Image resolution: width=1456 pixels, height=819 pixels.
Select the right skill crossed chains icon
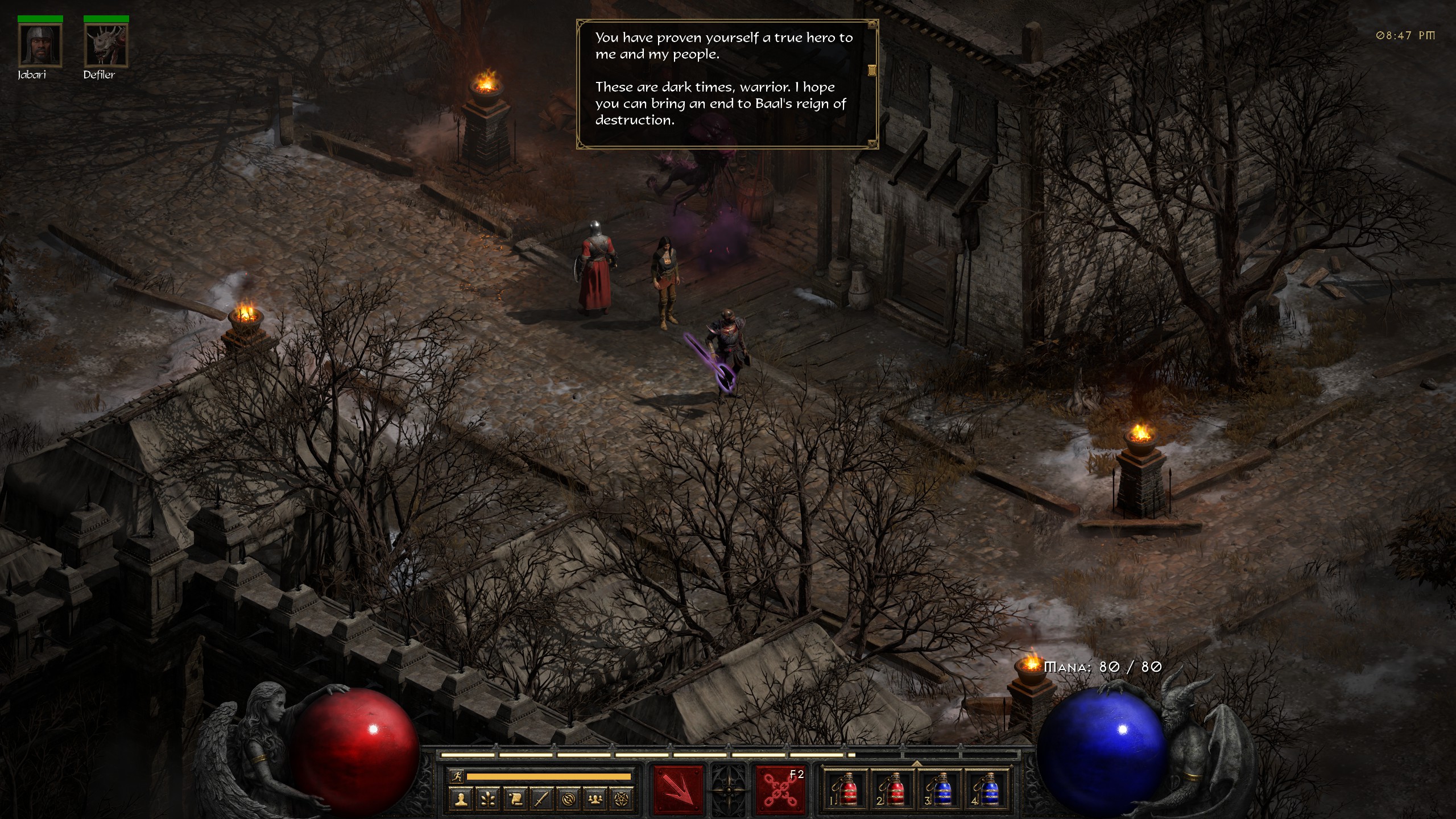780,791
